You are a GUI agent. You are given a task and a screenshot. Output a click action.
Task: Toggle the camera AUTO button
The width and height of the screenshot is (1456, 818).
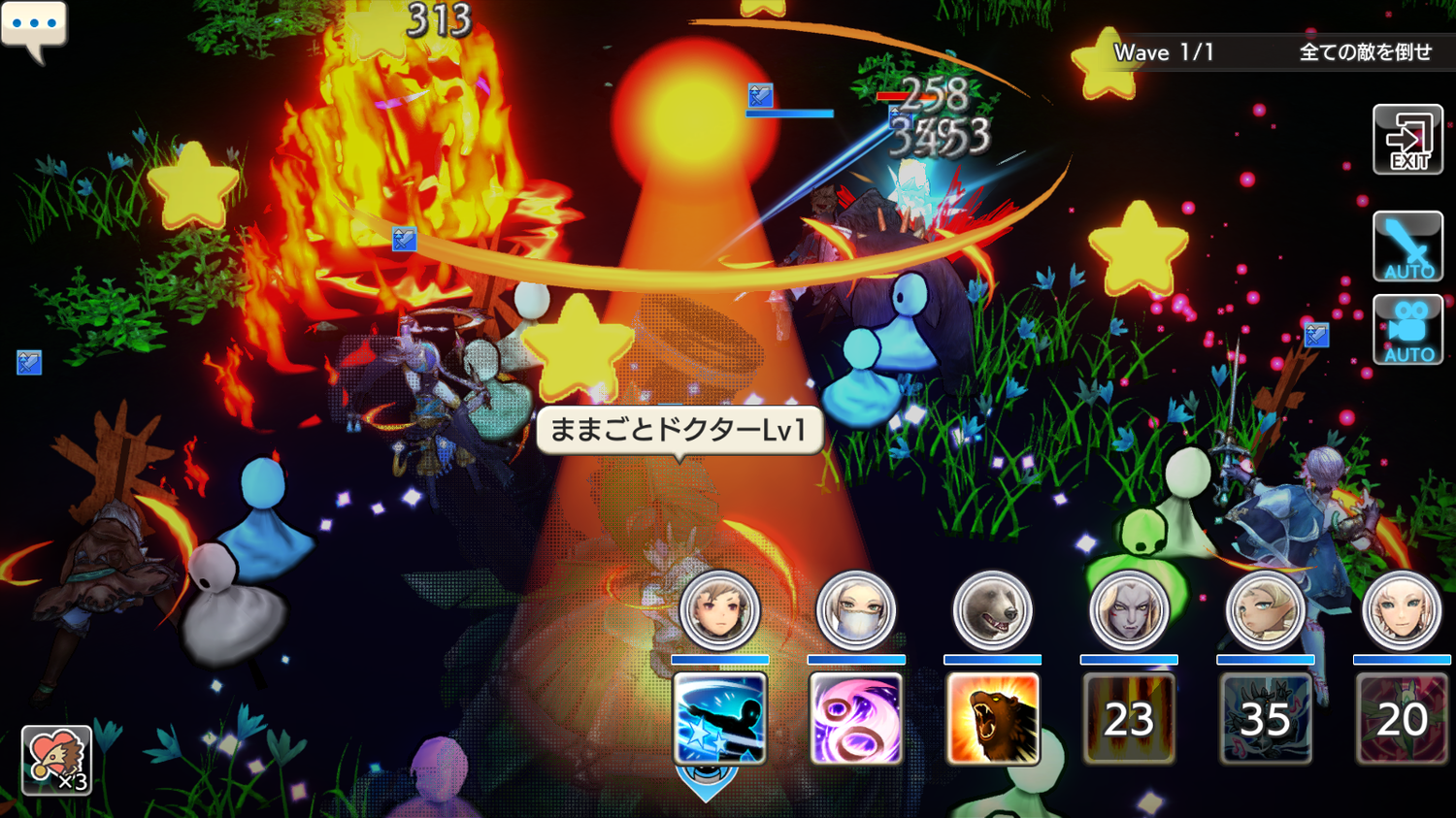coord(1407,330)
